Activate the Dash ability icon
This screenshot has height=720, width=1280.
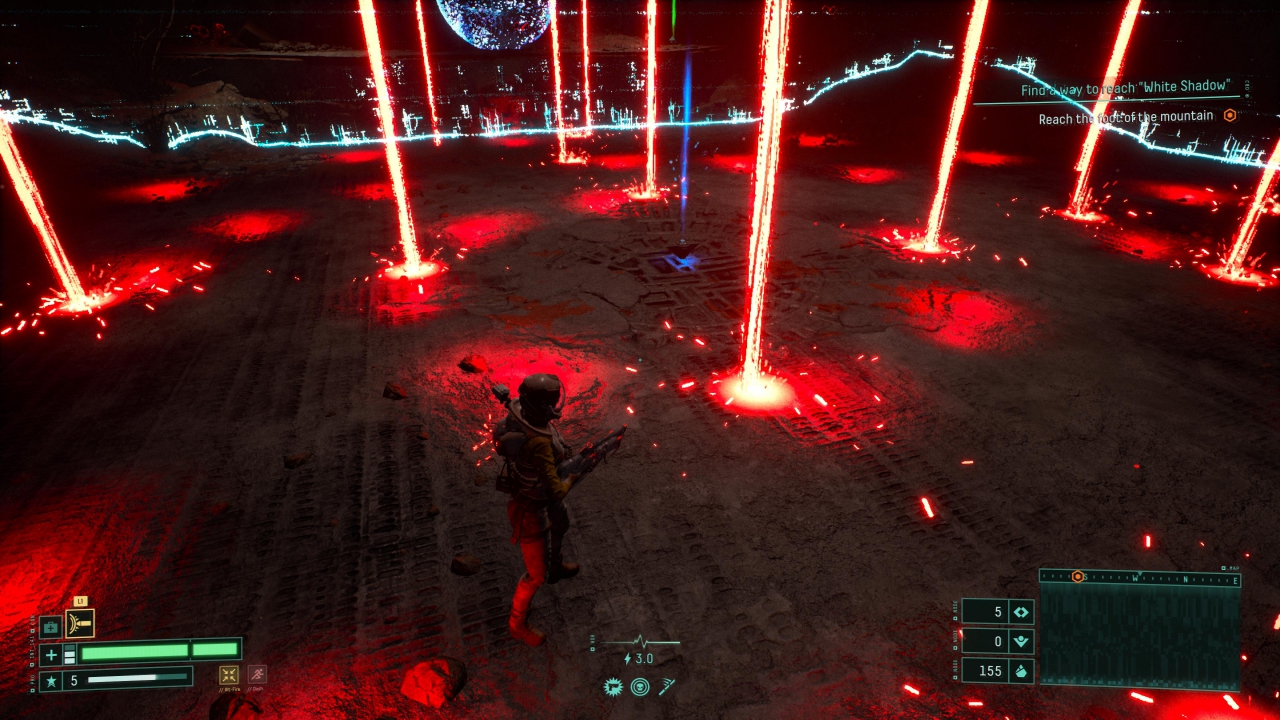pyautogui.click(x=257, y=675)
